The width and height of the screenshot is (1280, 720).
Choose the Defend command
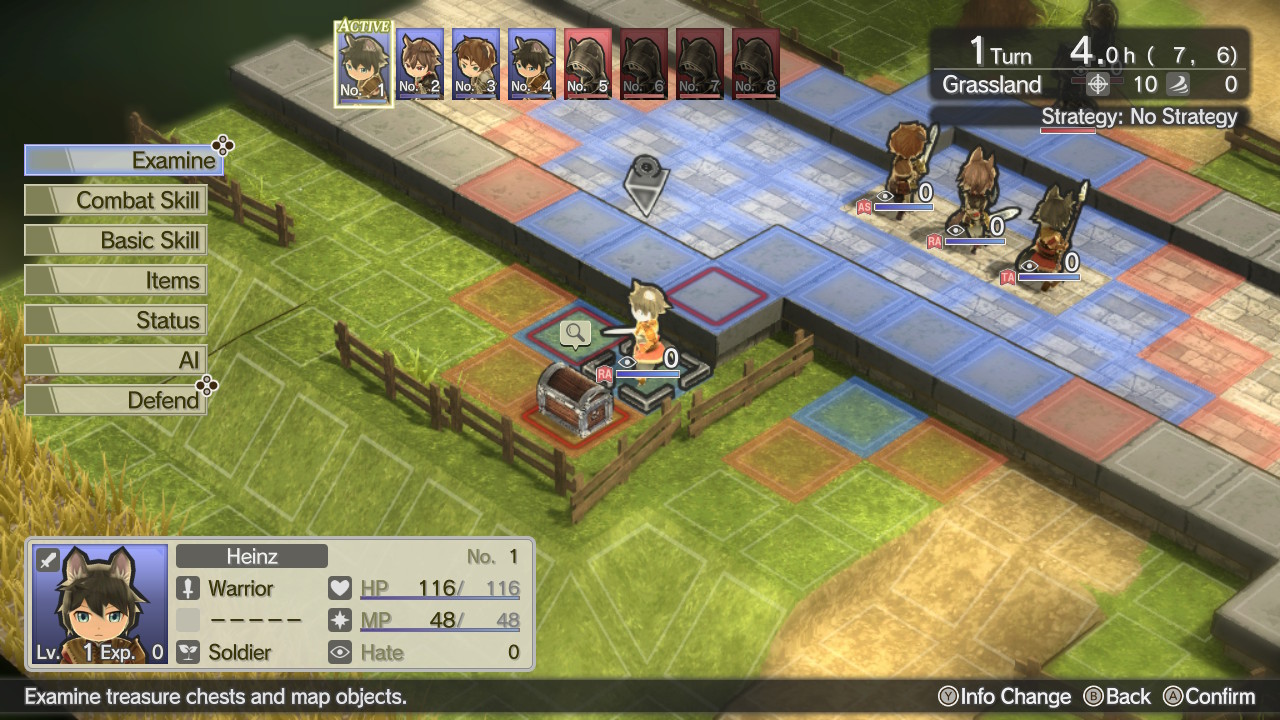(x=116, y=400)
